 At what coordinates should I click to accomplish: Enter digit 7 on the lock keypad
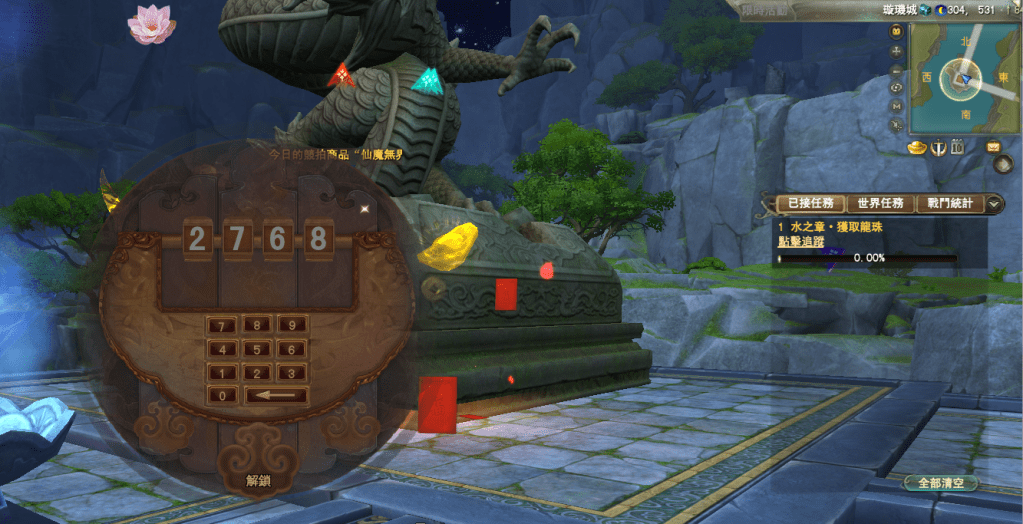tap(221, 325)
